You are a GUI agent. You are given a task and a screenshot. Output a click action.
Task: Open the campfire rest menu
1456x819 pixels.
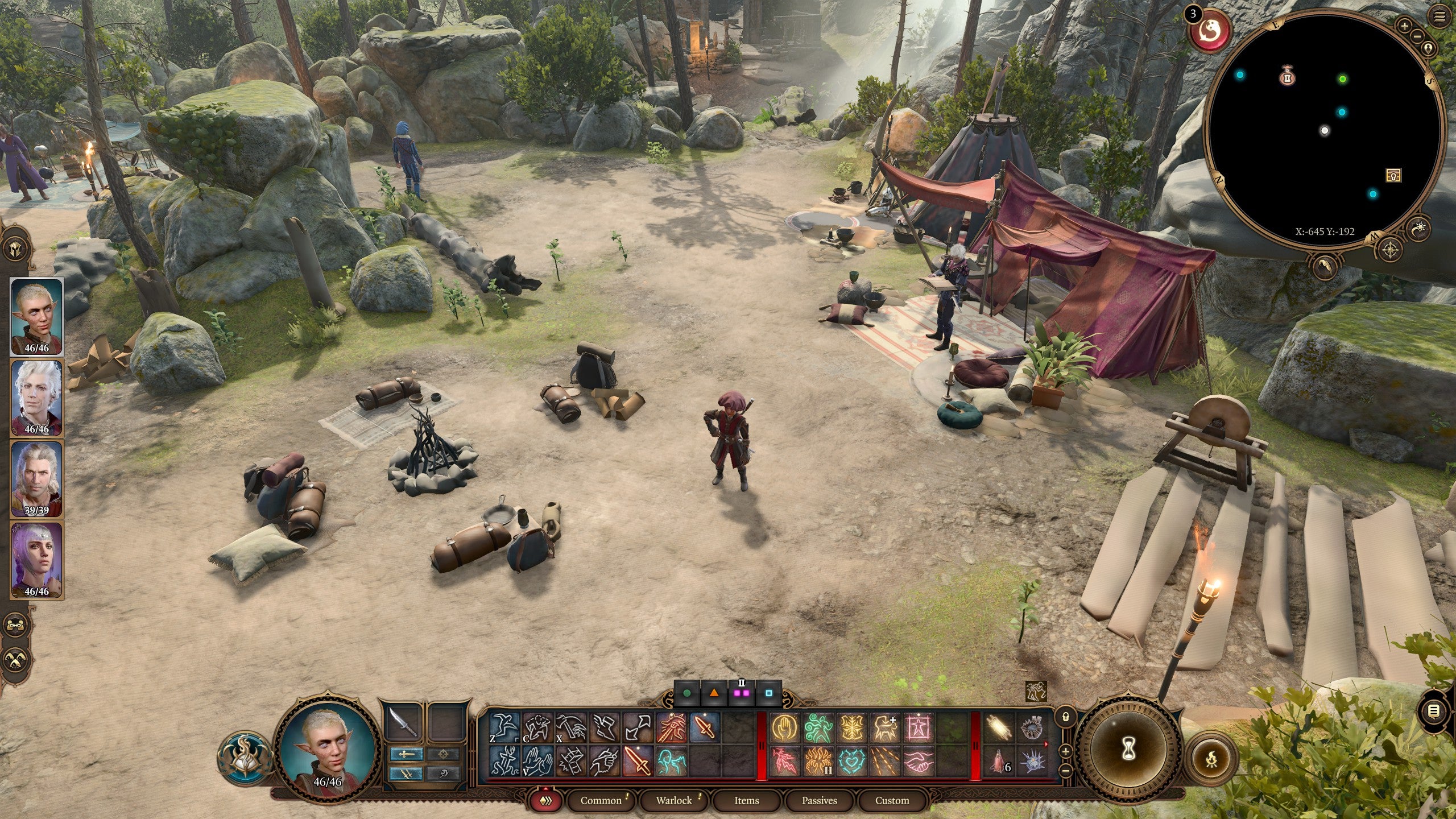tap(1211, 758)
